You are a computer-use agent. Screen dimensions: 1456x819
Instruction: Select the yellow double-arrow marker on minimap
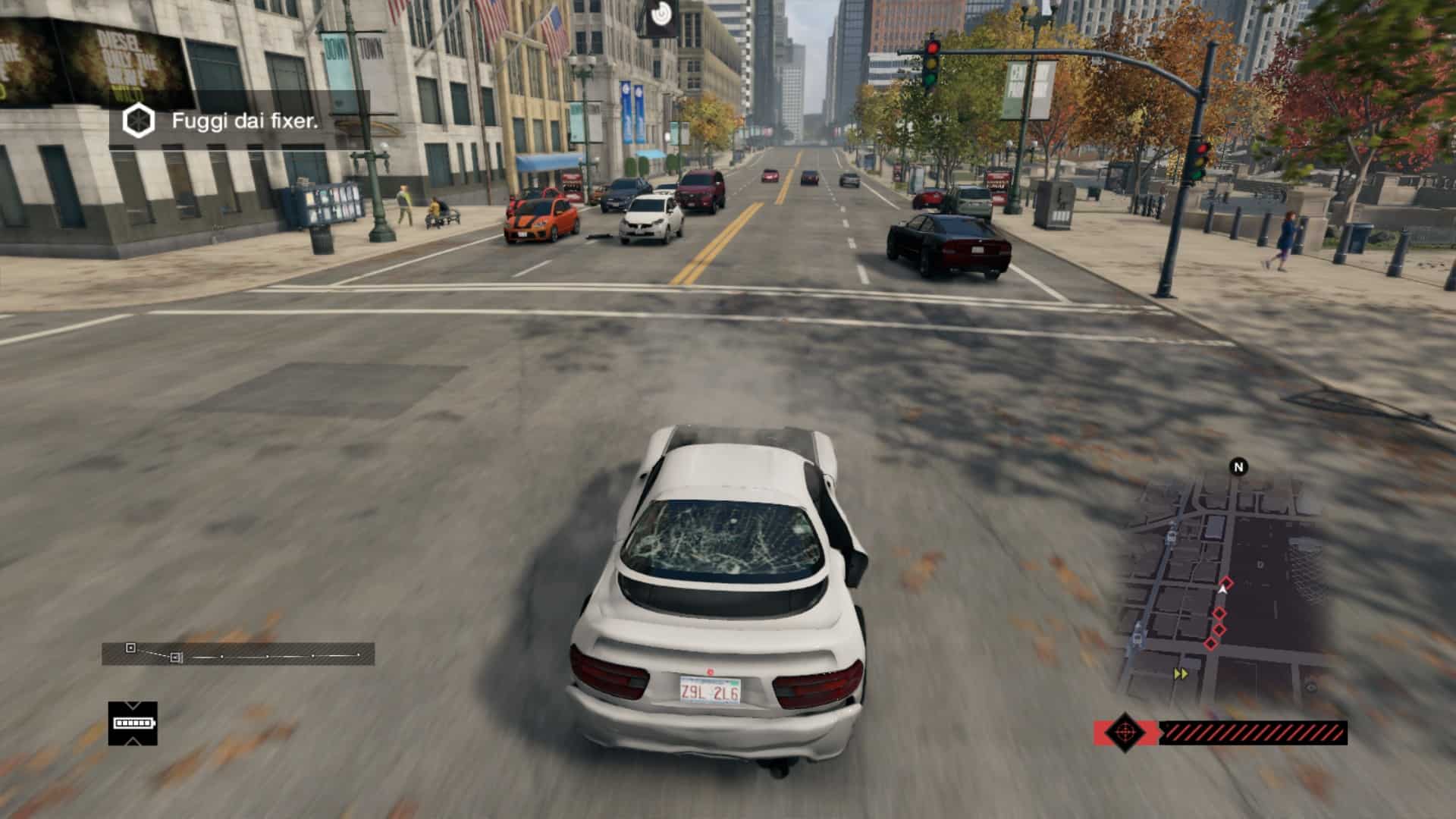pyautogui.click(x=1181, y=673)
